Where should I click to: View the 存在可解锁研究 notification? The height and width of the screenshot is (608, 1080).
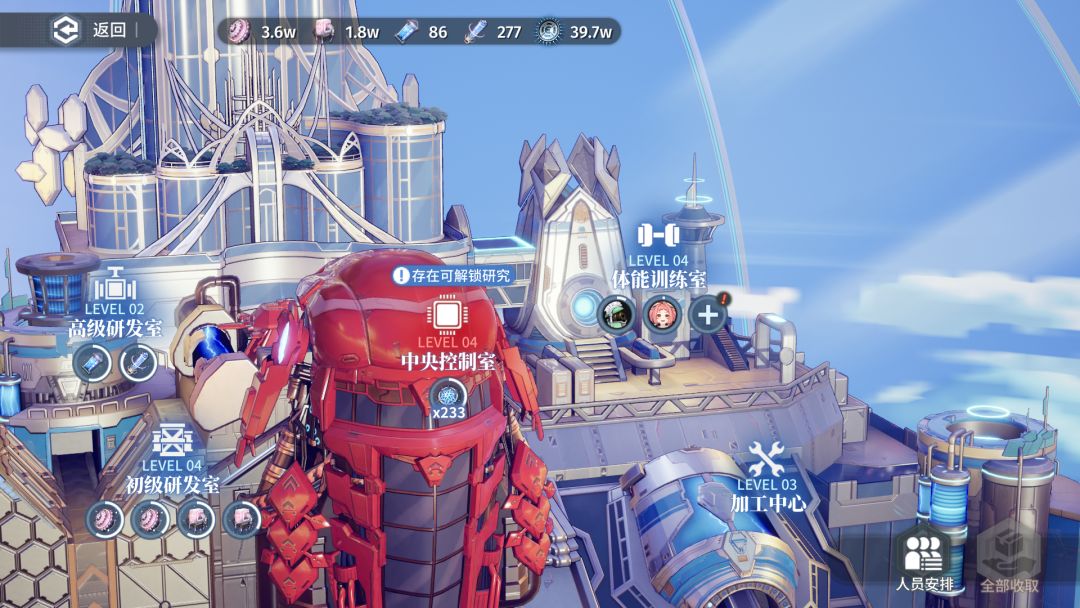(x=452, y=275)
